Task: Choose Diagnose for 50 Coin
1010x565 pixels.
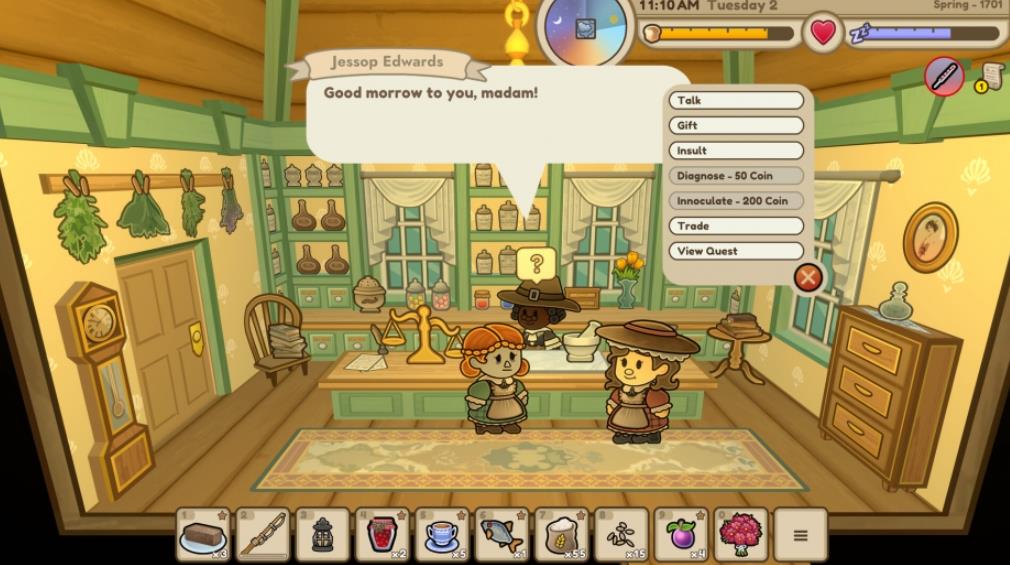Action: (736, 176)
